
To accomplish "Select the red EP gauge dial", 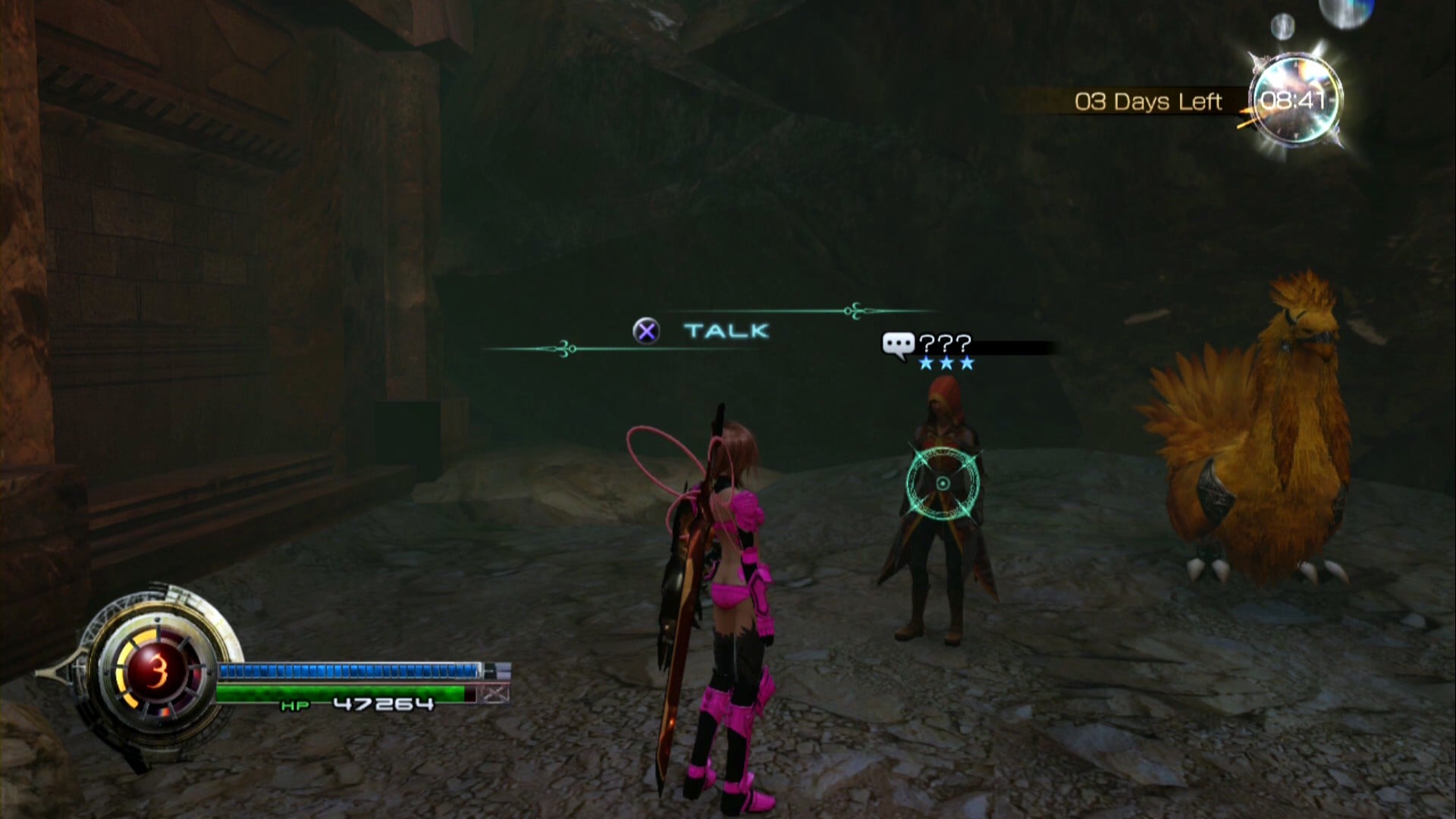I will click(158, 670).
